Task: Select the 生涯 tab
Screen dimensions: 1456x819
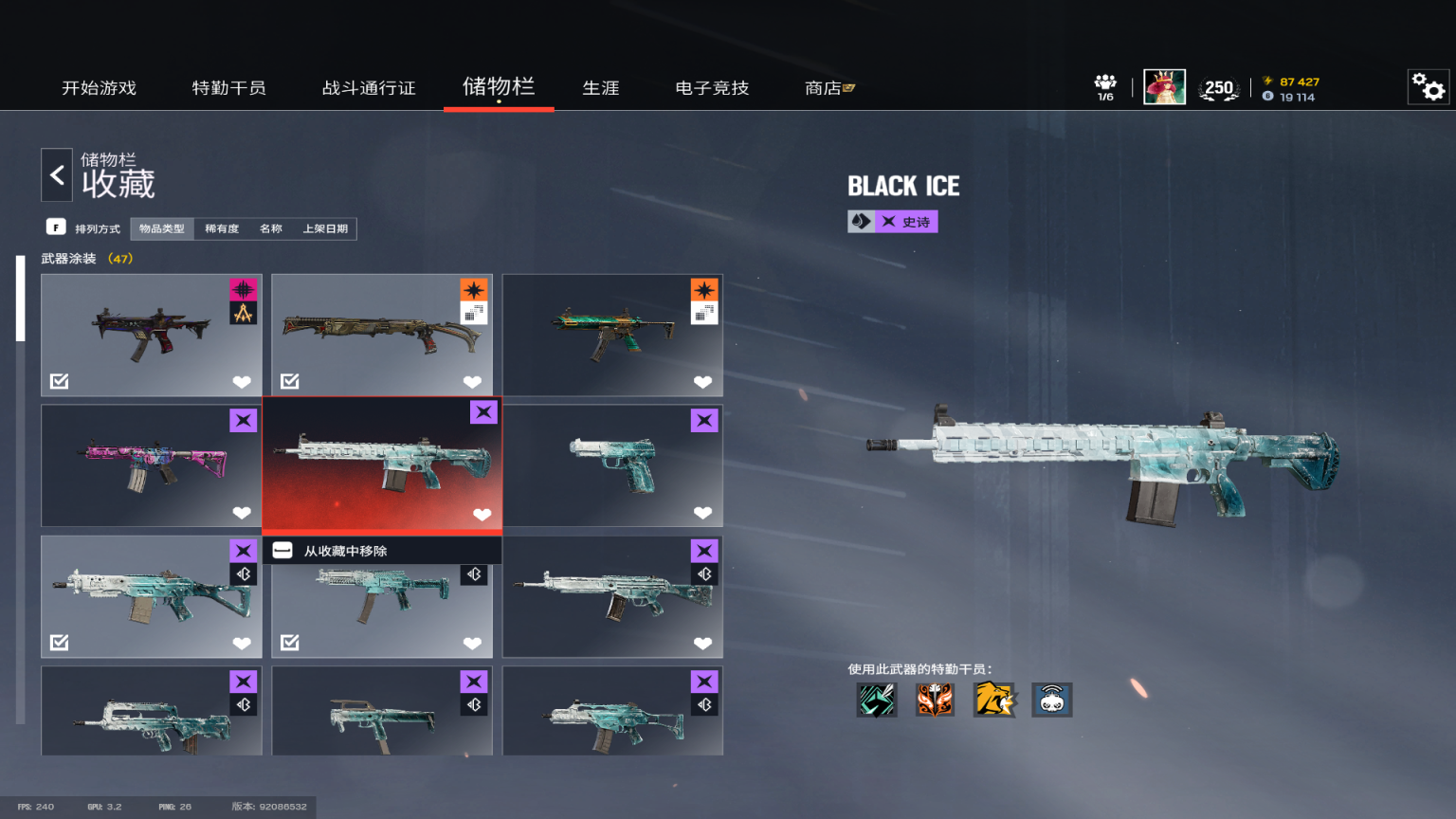Action: [x=600, y=88]
